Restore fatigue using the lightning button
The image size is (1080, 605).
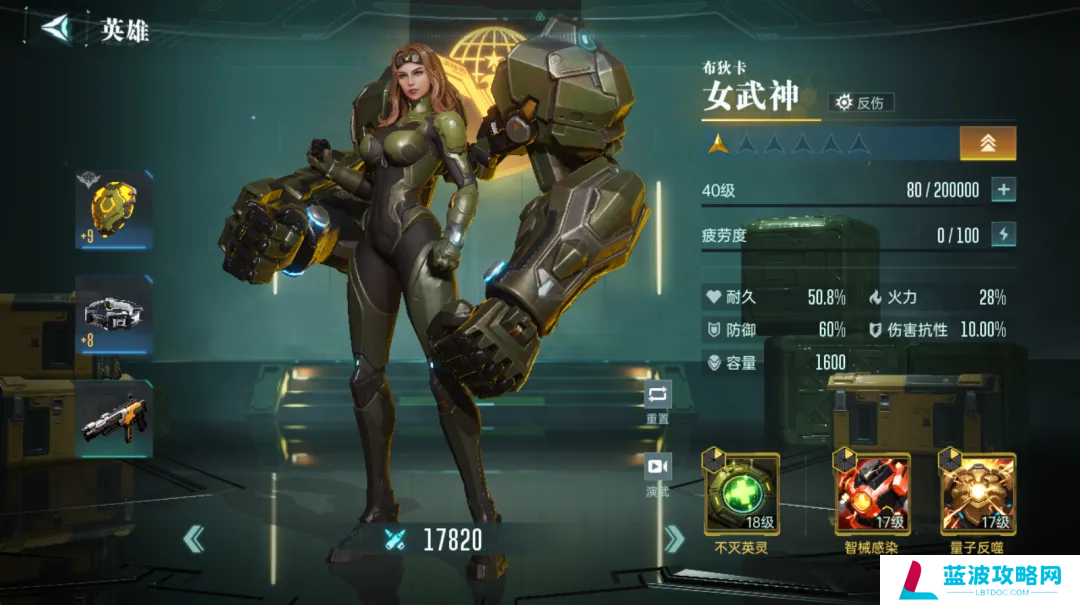click(x=1003, y=234)
